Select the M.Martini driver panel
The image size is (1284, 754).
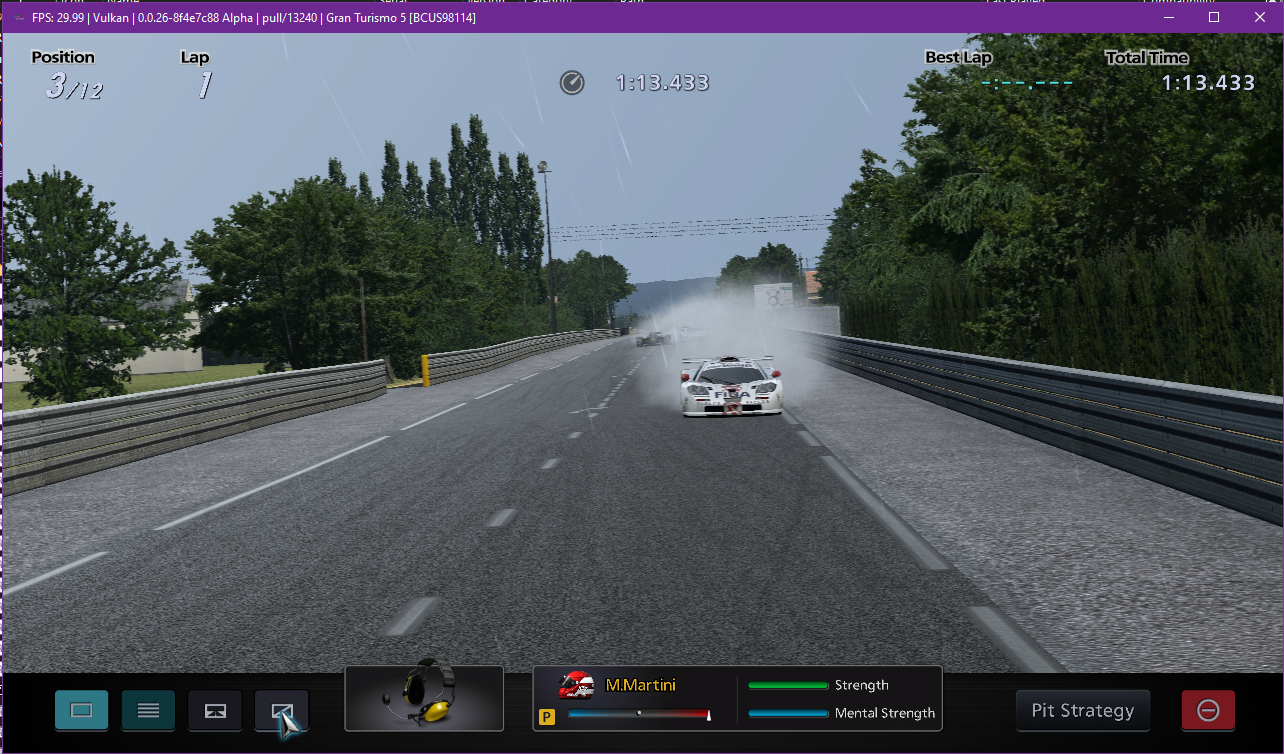coord(737,698)
